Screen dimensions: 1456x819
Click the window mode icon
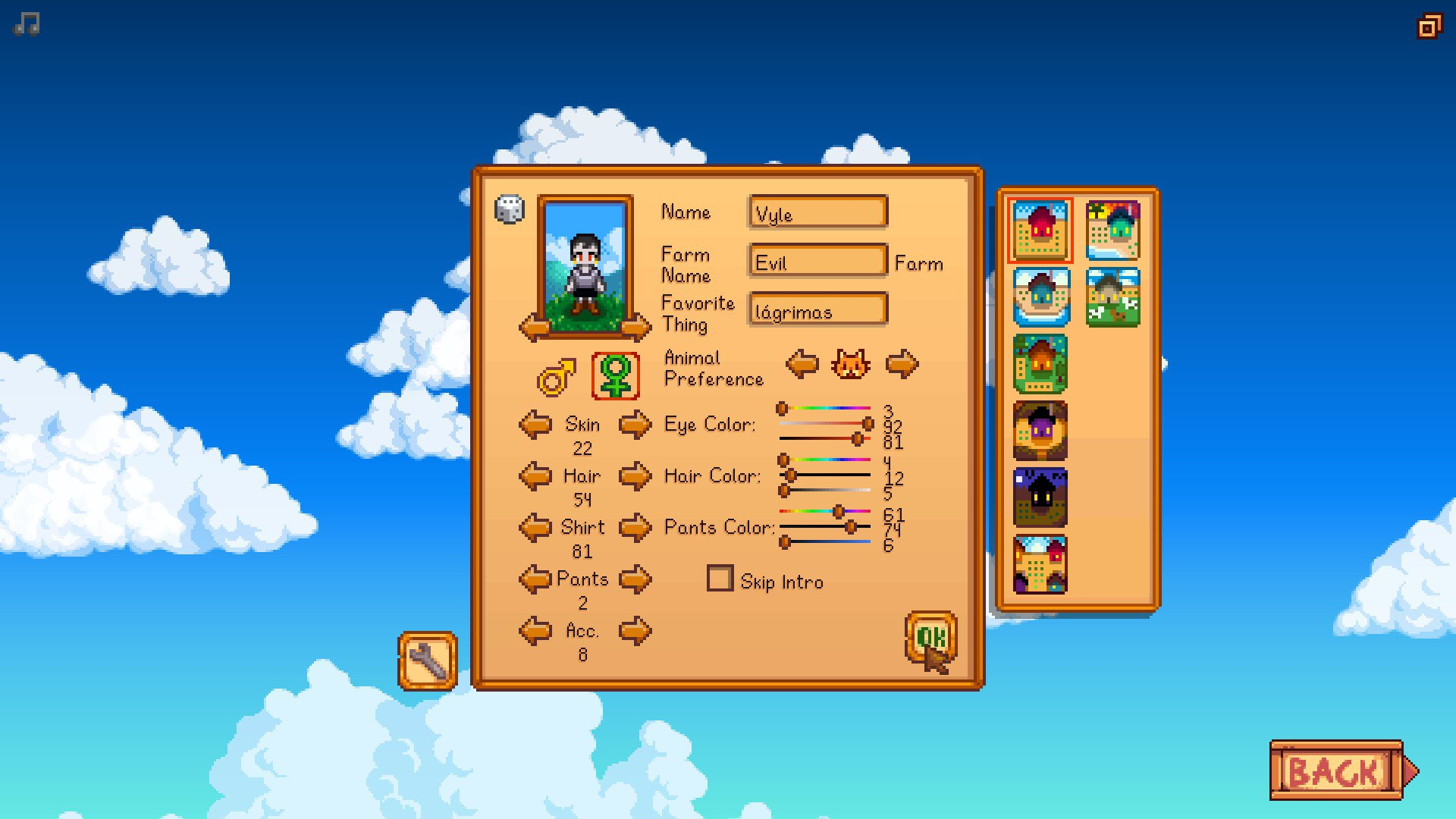(x=1429, y=27)
